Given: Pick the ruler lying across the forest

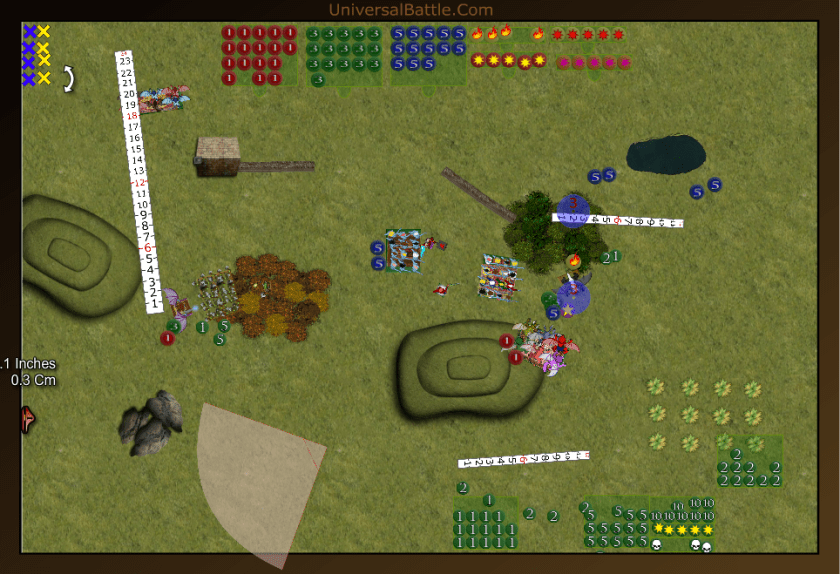Looking at the screenshot, I should [617, 220].
